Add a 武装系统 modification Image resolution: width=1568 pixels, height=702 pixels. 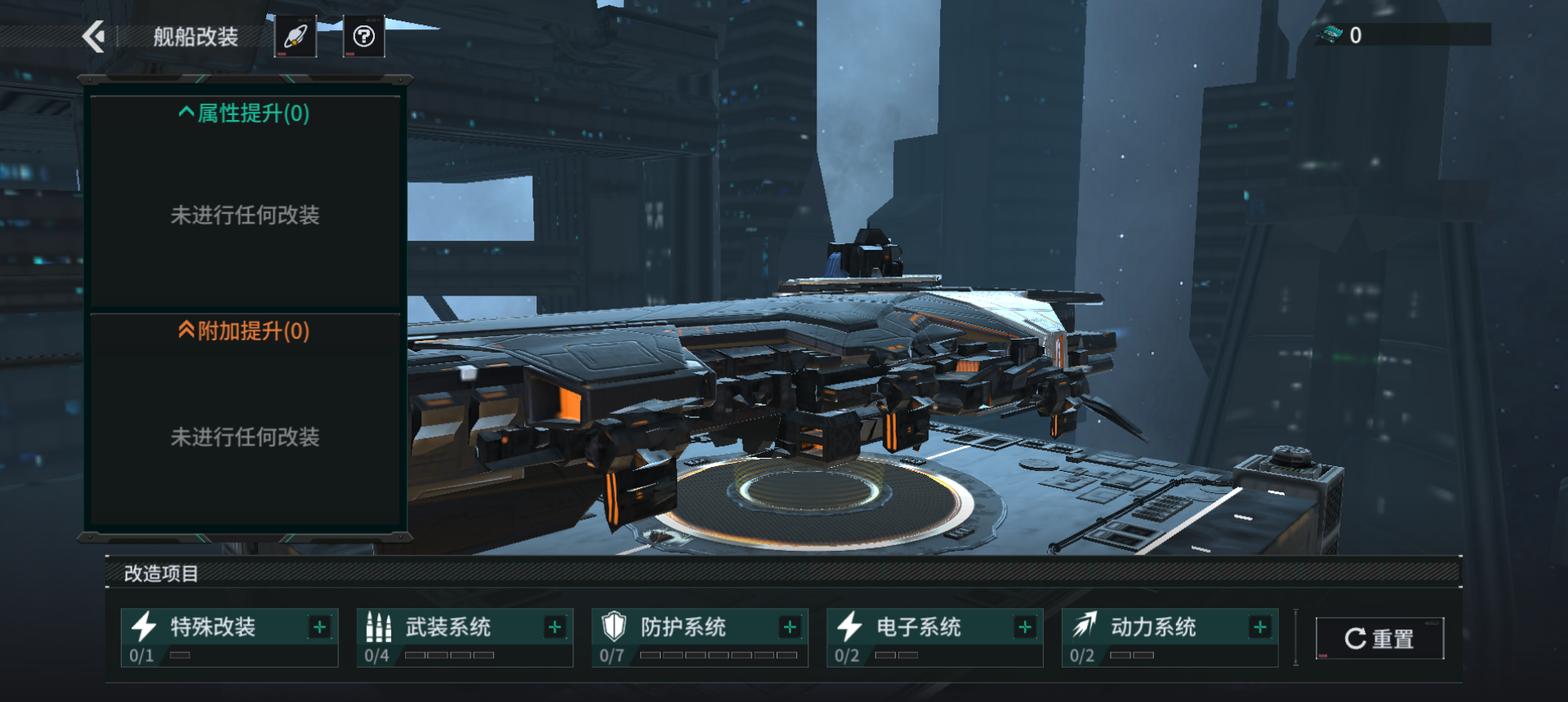(555, 627)
